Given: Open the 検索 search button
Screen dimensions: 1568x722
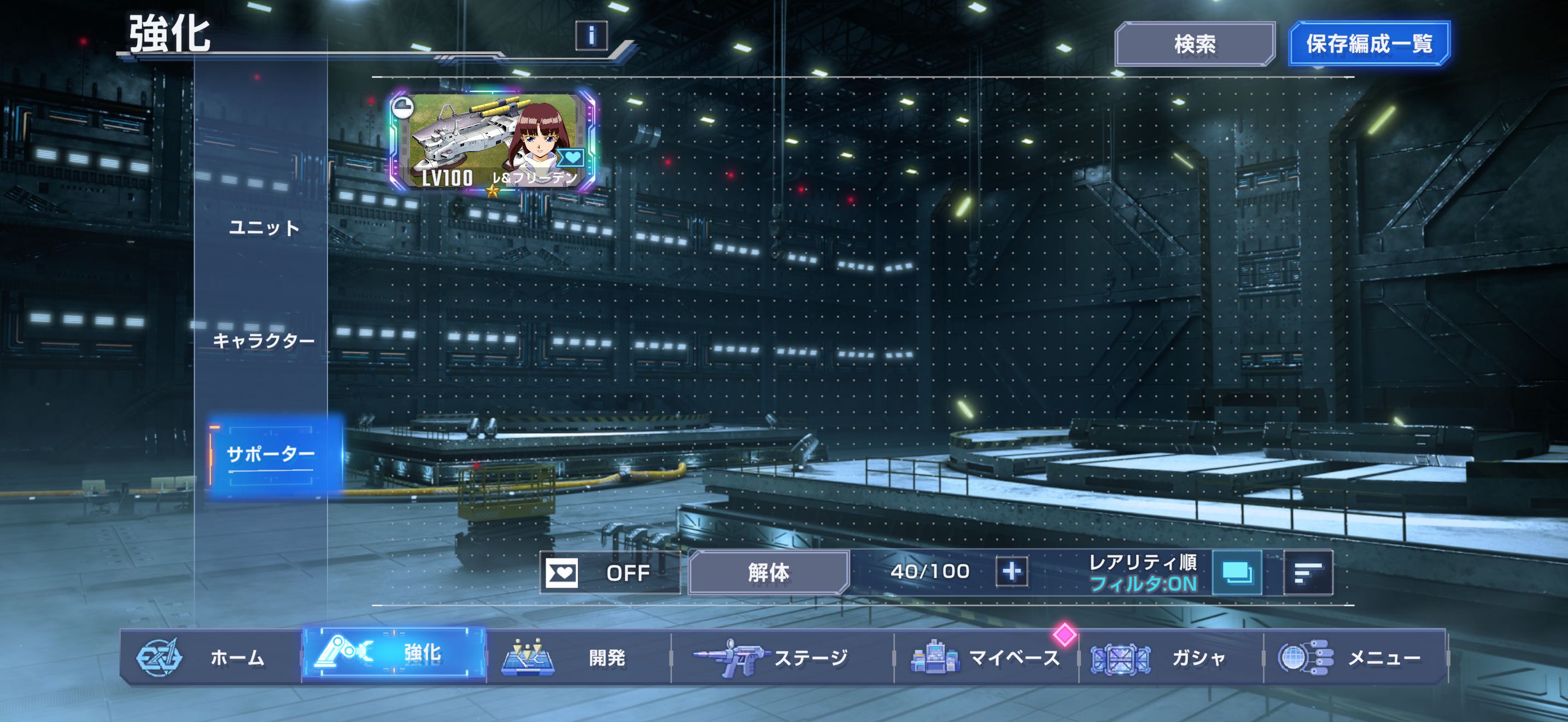Looking at the screenshot, I should point(1194,44).
